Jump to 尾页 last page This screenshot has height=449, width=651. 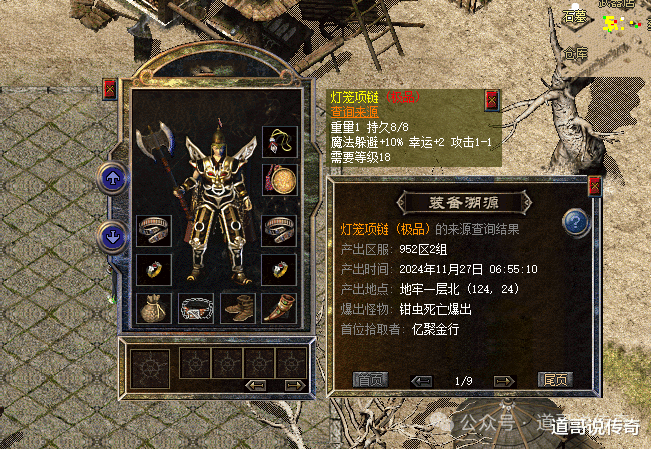coord(553,380)
